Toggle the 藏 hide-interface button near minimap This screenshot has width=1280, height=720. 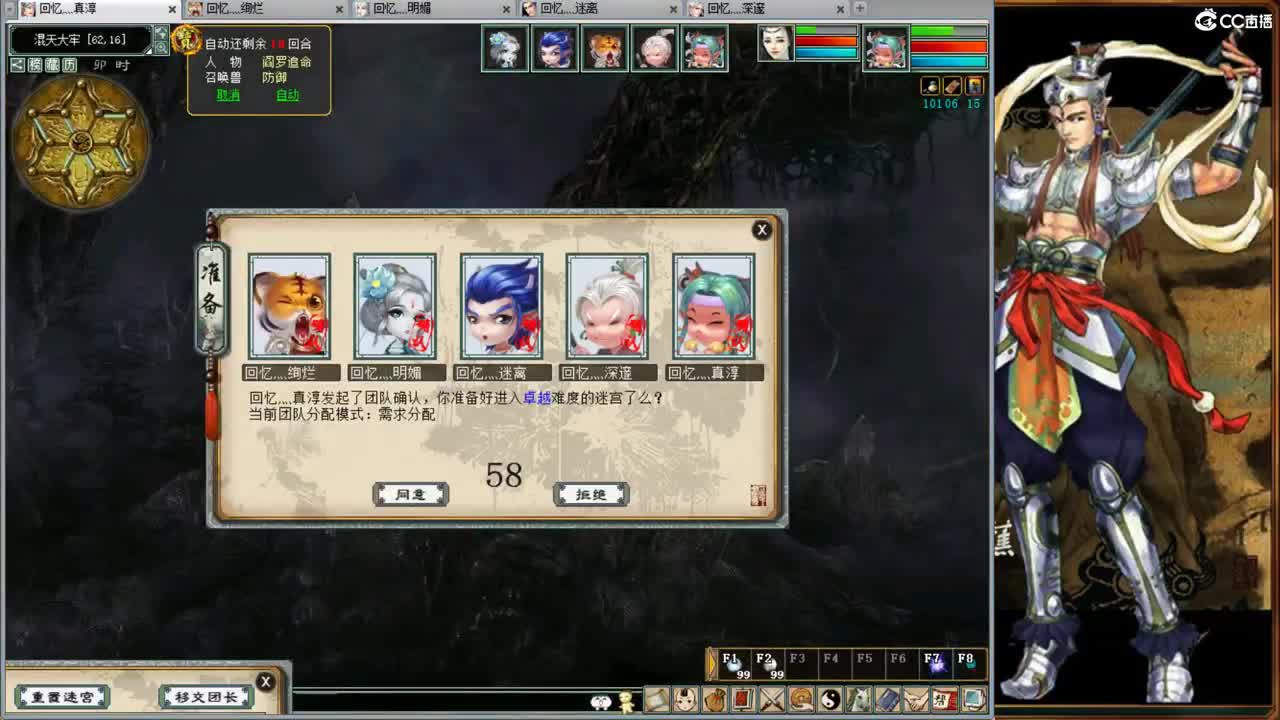(x=52, y=64)
